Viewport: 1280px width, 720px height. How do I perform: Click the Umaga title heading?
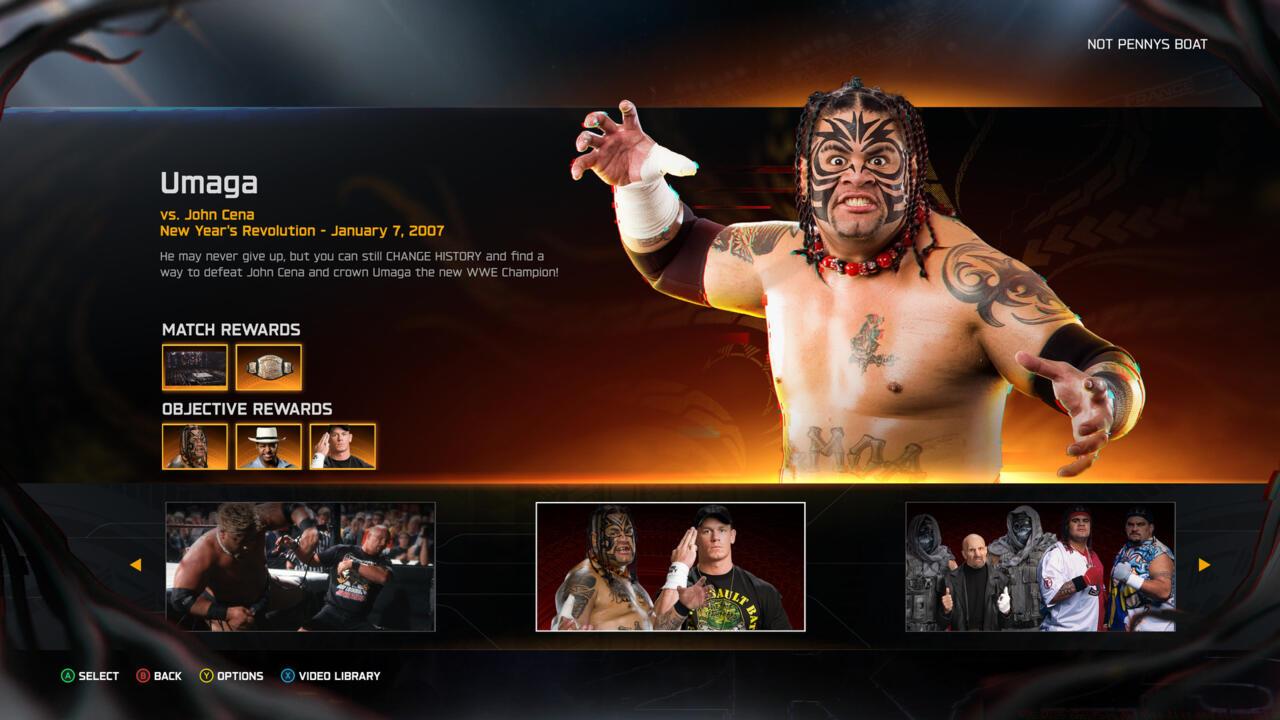tap(210, 183)
